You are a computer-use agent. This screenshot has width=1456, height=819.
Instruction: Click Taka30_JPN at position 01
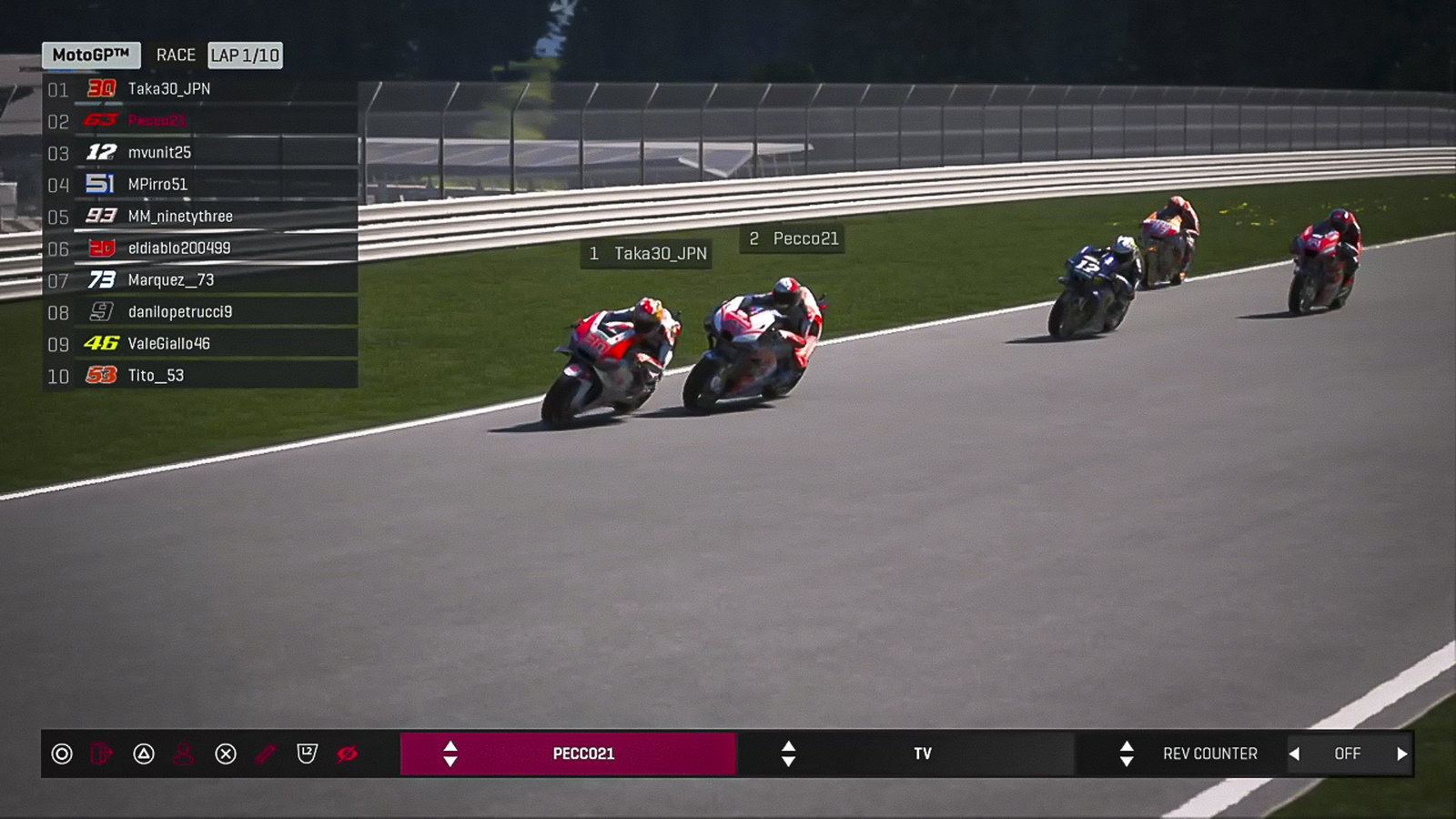pos(164,89)
